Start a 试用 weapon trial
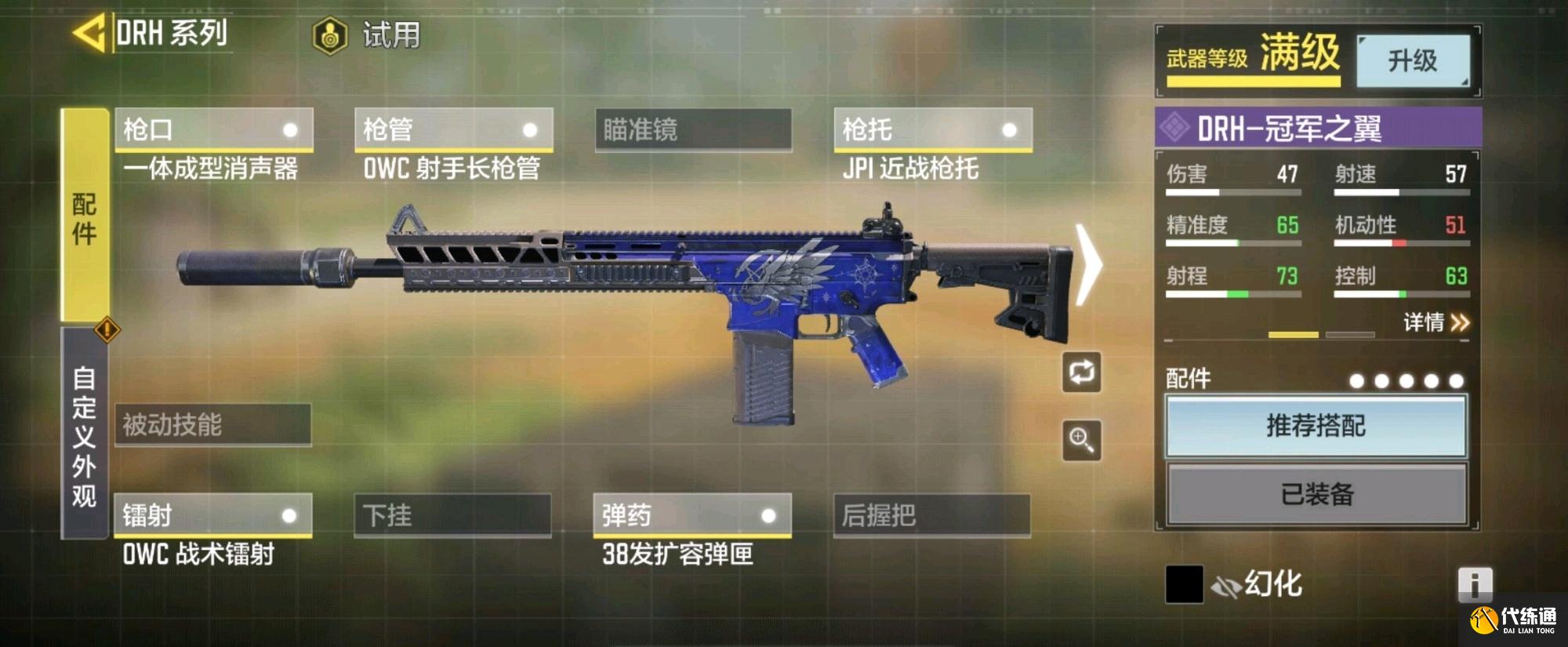Screen dimensions: 1568x647 pyautogui.click(x=367, y=36)
